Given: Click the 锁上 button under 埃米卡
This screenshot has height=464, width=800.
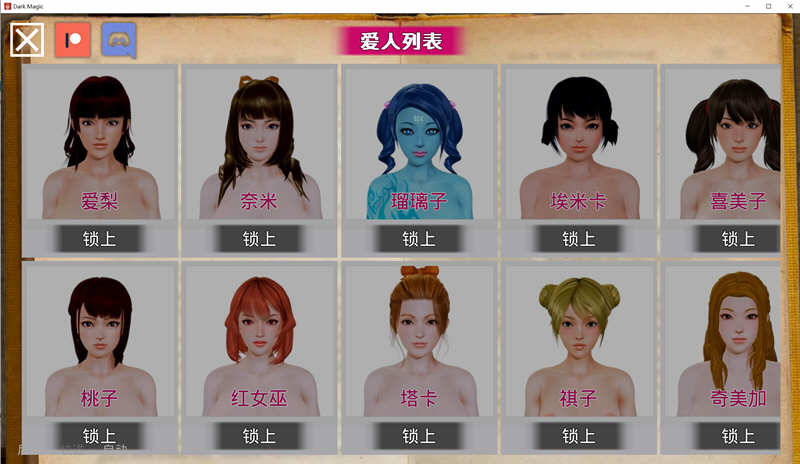Looking at the screenshot, I should (578, 239).
